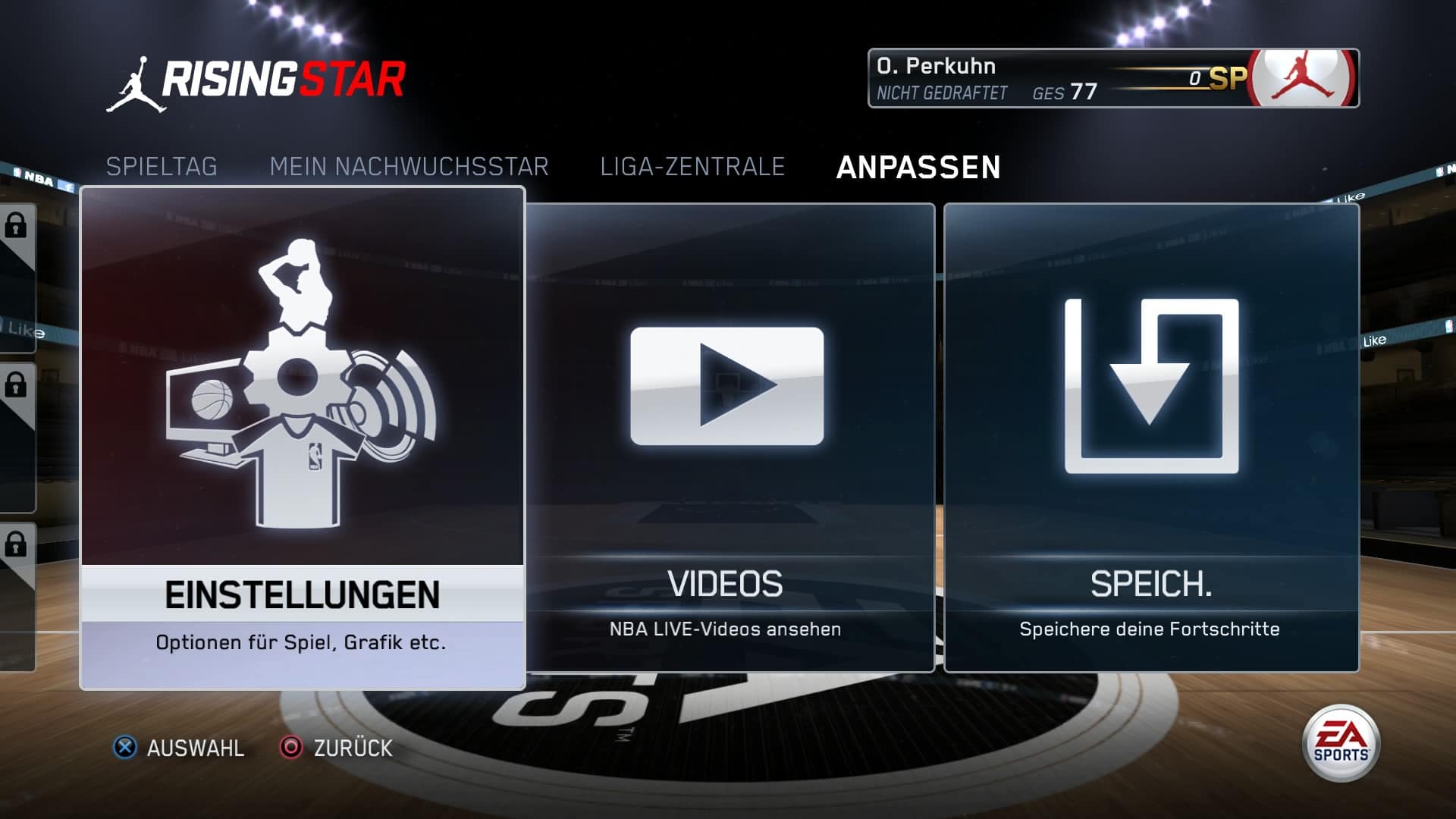Go to the Liga-Zentrale tab
Image resolution: width=1456 pixels, height=819 pixels.
(x=692, y=167)
